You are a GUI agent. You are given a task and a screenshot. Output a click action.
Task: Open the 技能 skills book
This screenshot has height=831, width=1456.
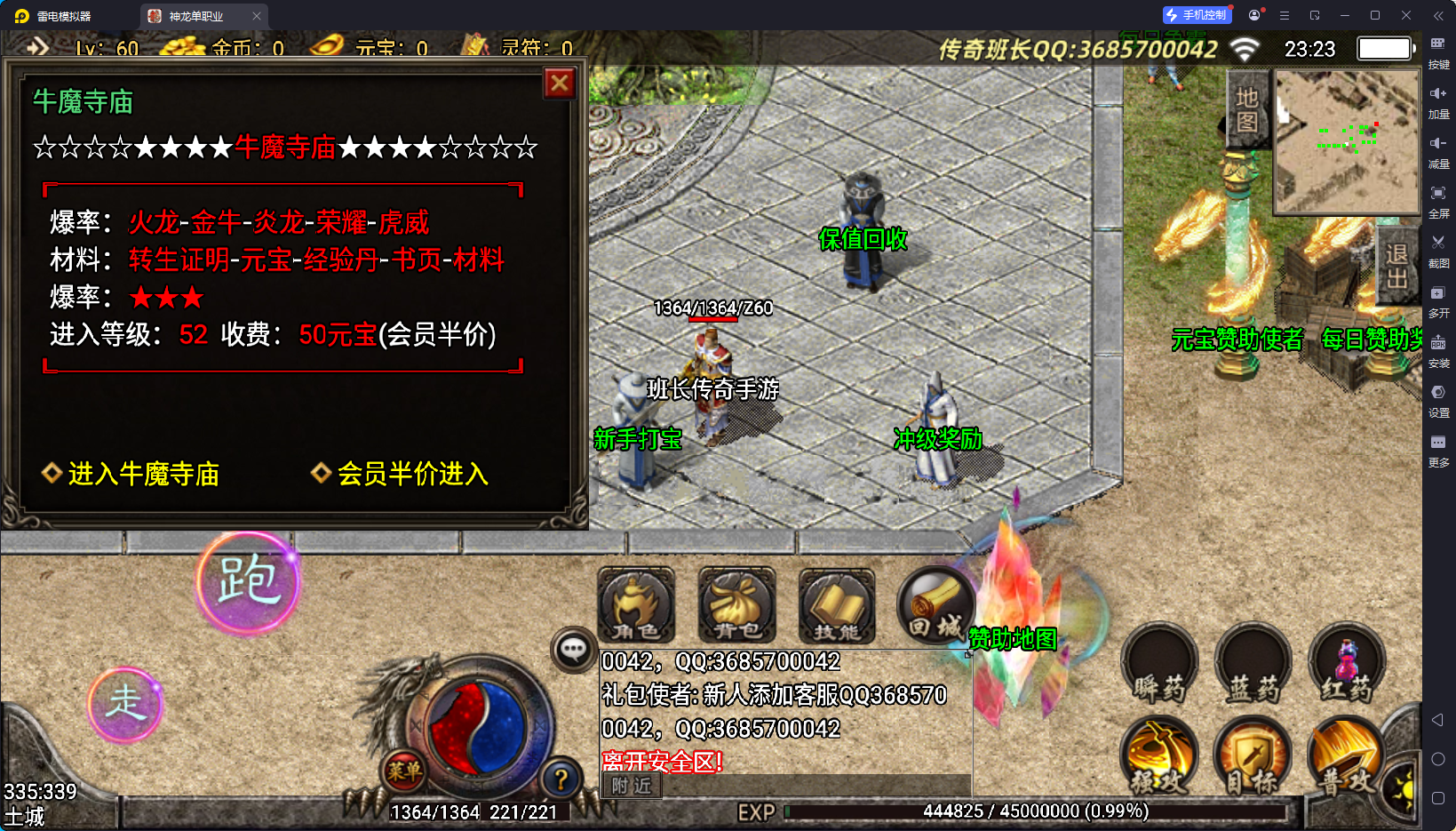click(x=837, y=606)
